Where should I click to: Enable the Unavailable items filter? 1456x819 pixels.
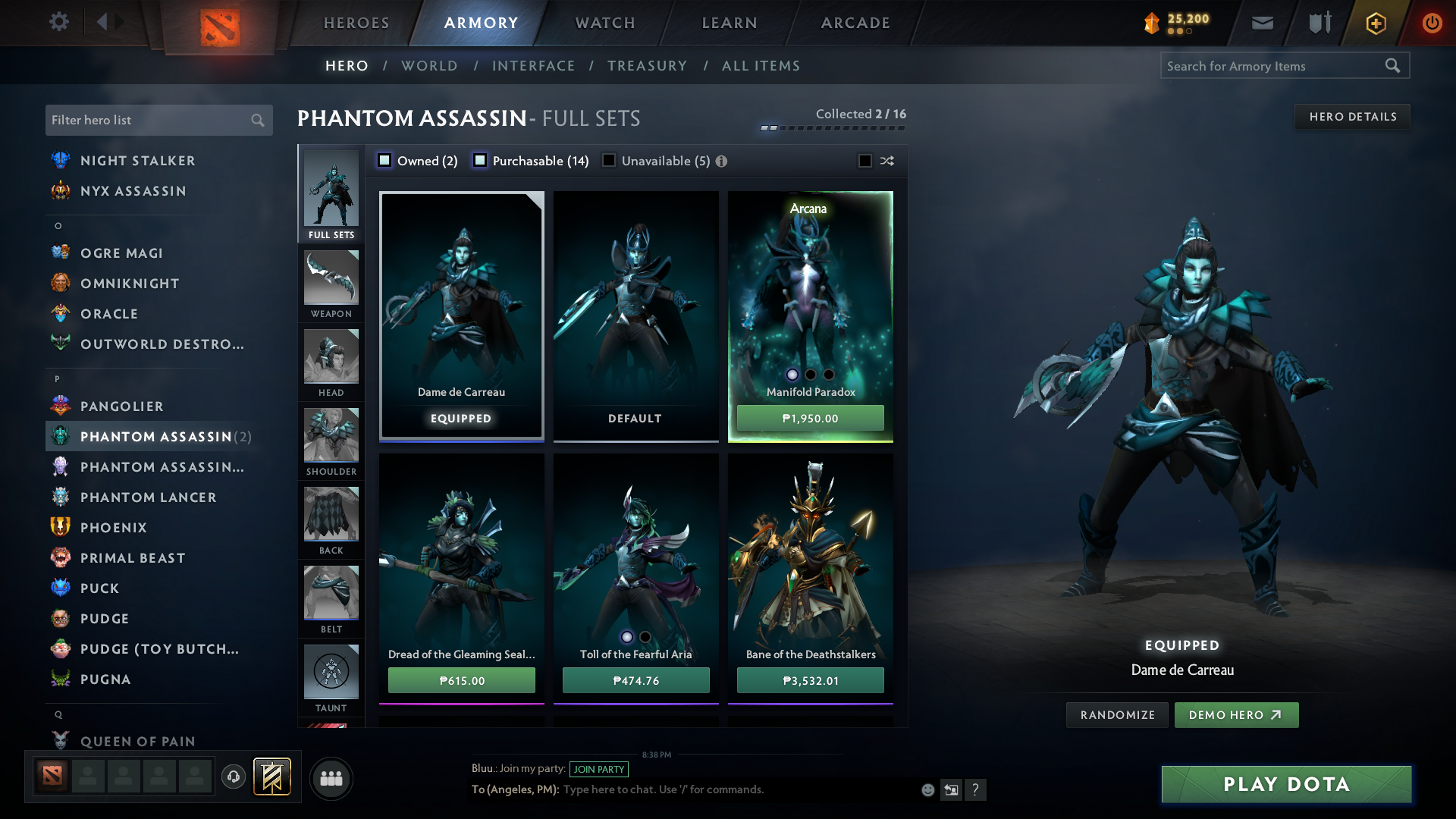(609, 160)
